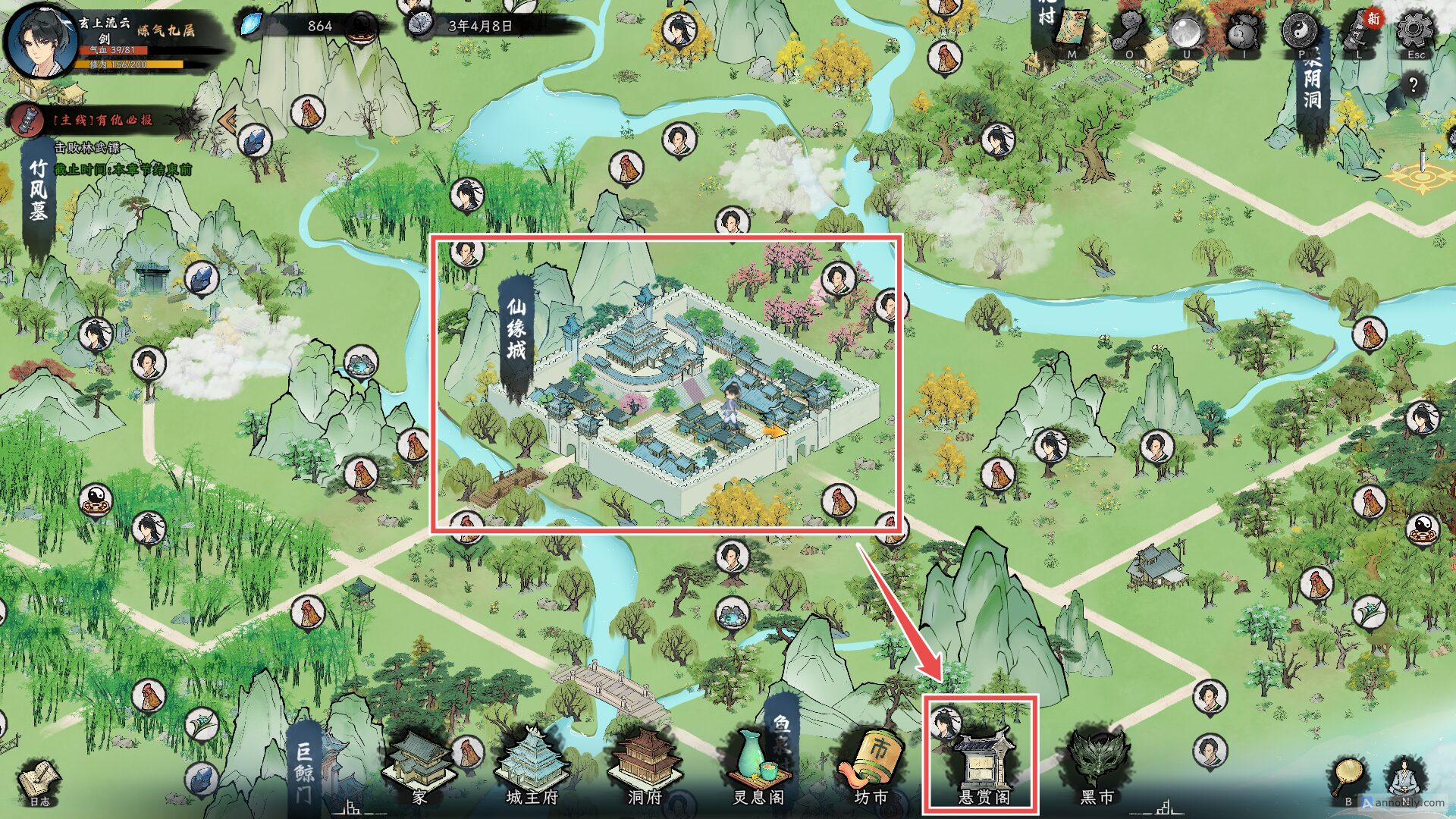Viewport: 1456px width, 819px height.
Task: Open the world map scroll icon
Action: pyautogui.click(x=1072, y=32)
